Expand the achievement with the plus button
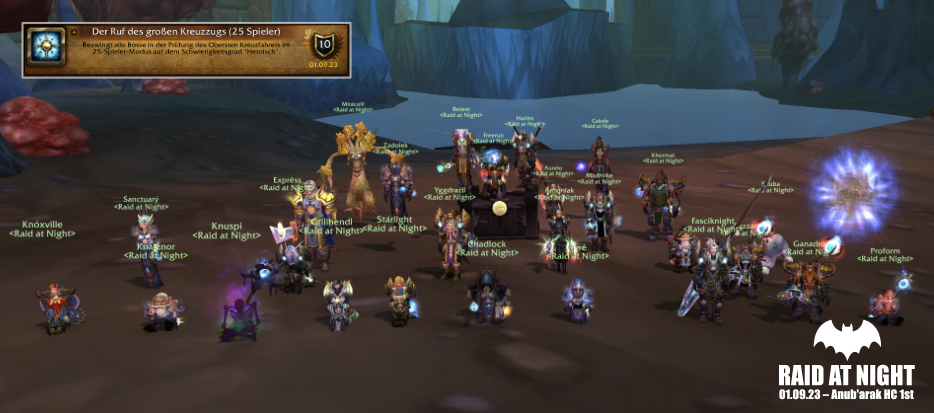This screenshot has height=413, width=934. 74,32
